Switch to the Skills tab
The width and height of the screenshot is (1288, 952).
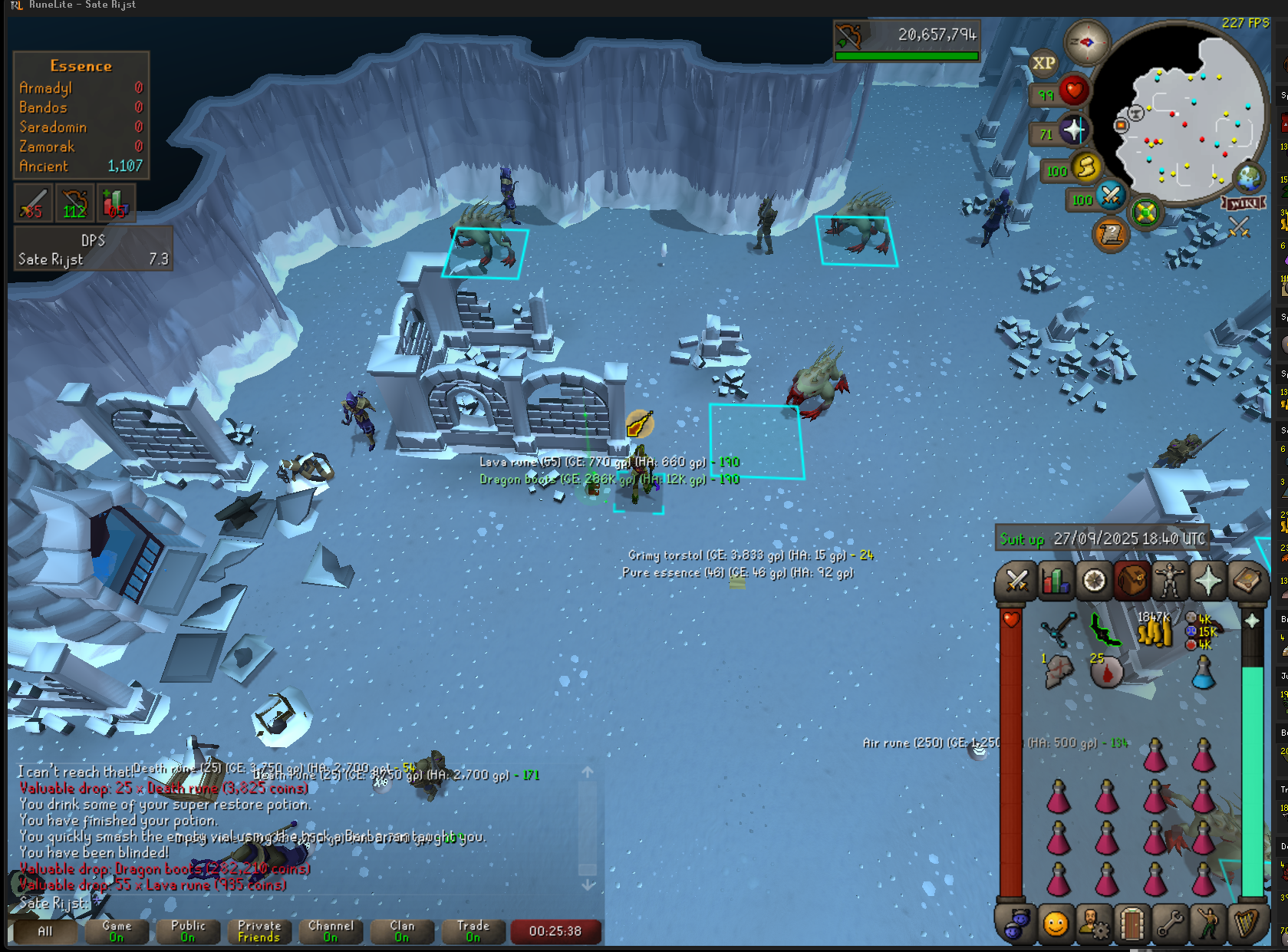click(1056, 581)
